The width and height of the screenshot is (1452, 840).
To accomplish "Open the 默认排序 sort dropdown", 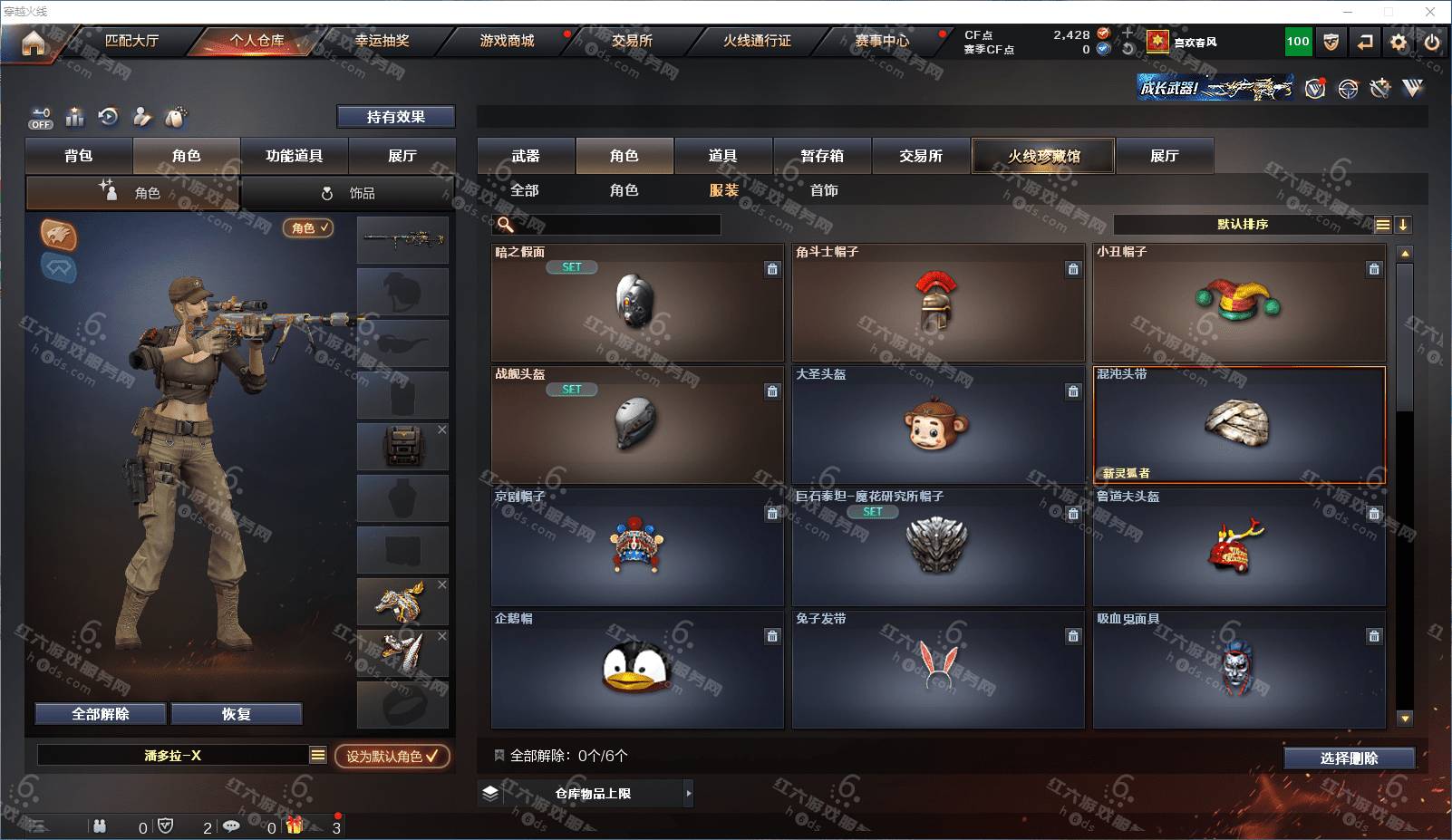I will 1242,225.
